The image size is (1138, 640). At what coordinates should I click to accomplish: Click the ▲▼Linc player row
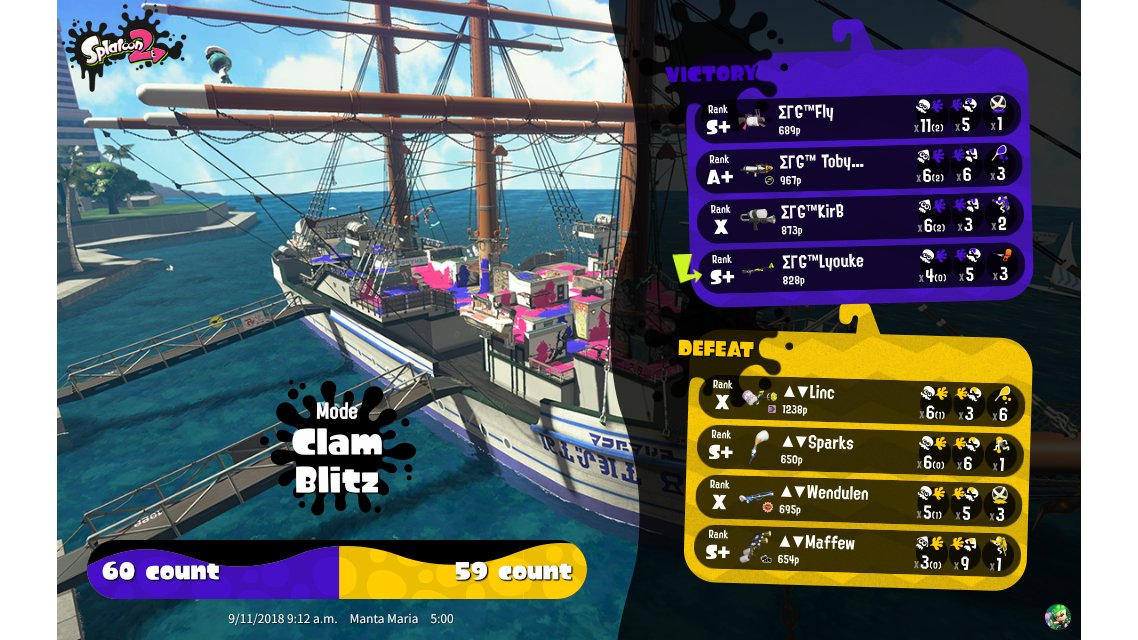pos(856,399)
